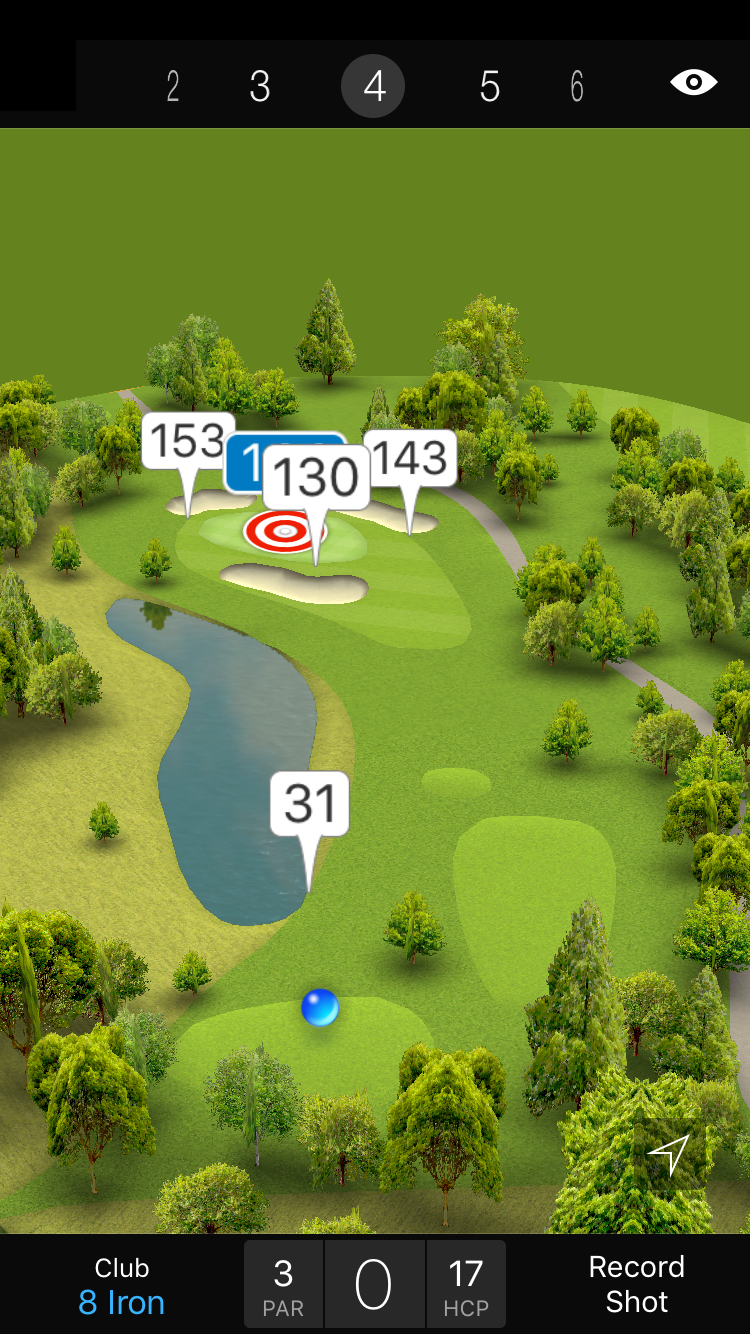Toggle the eye view icon
Image resolution: width=750 pixels, height=1334 pixels.
click(x=694, y=82)
